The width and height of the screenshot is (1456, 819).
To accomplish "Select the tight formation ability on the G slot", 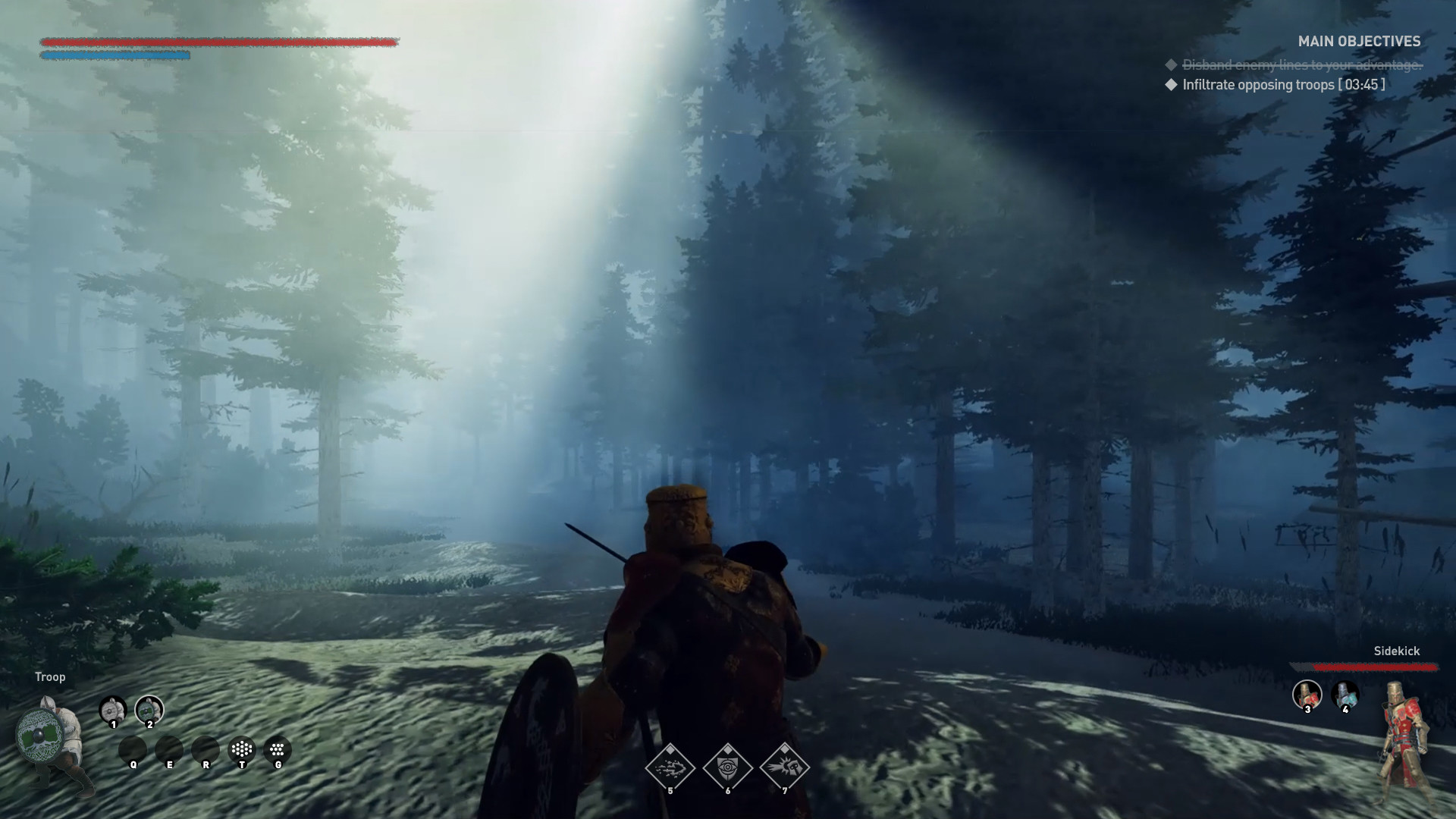I will pos(276,750).
